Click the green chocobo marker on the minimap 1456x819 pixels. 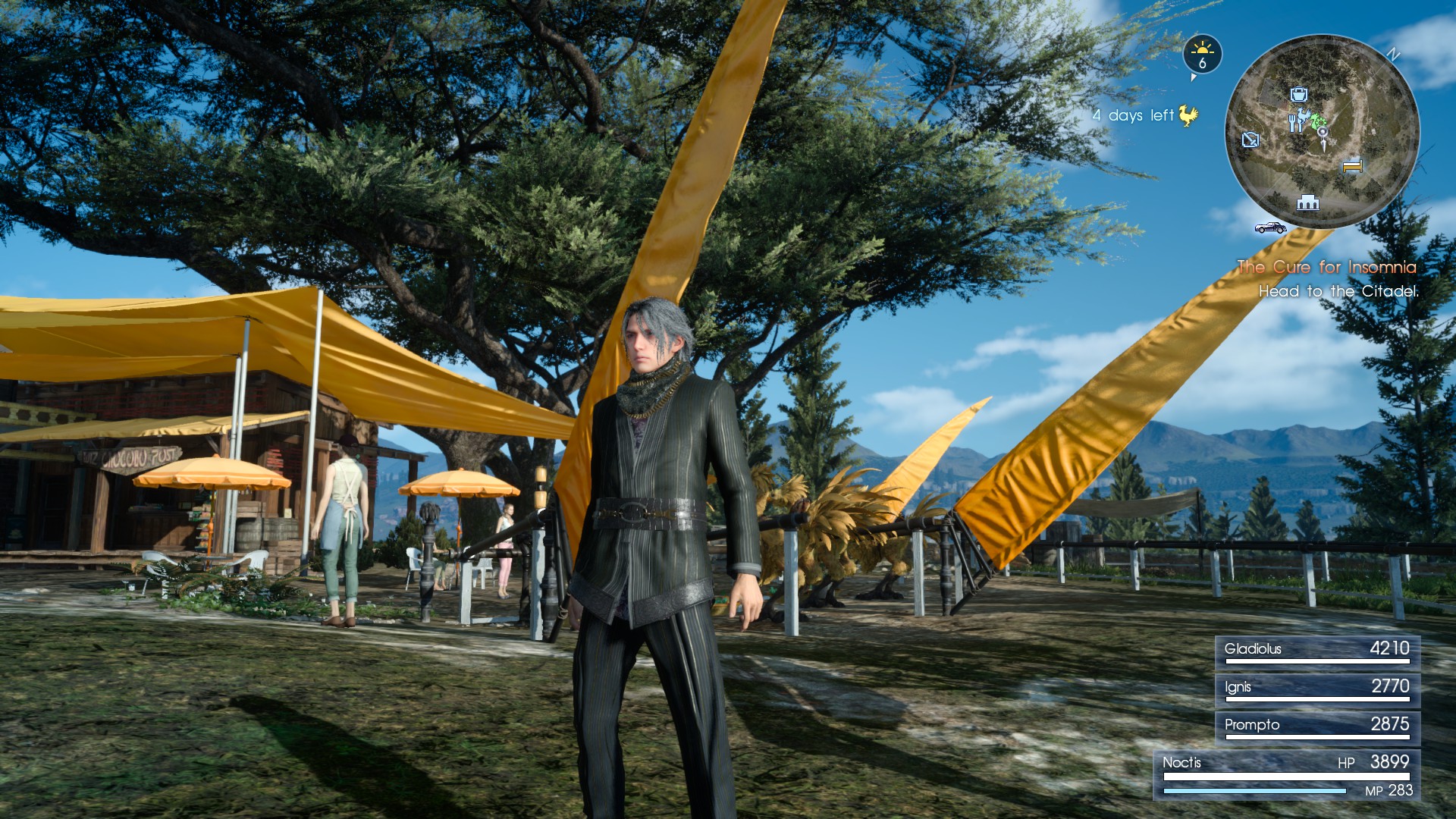[x=1317, y=121]
